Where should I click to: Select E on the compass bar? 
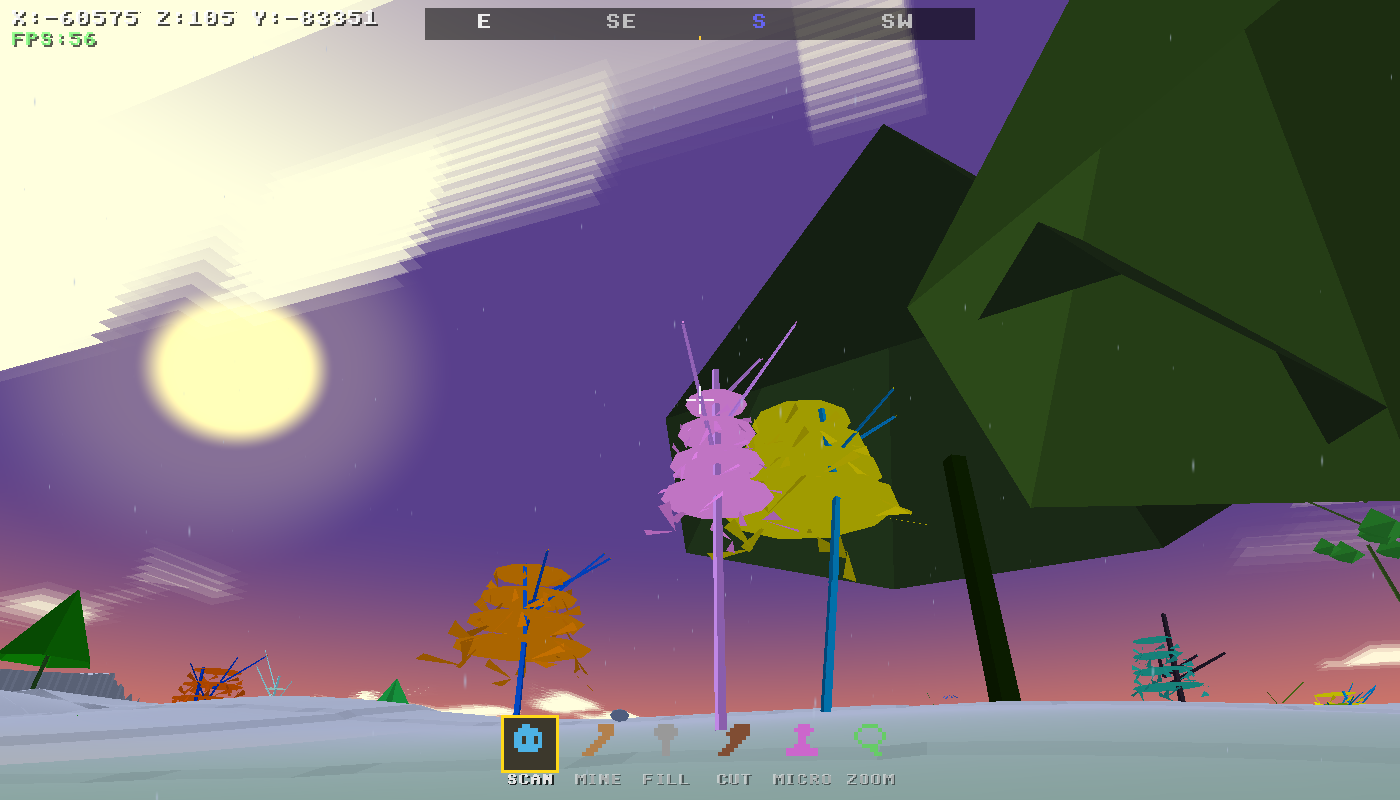click(484, 22)
